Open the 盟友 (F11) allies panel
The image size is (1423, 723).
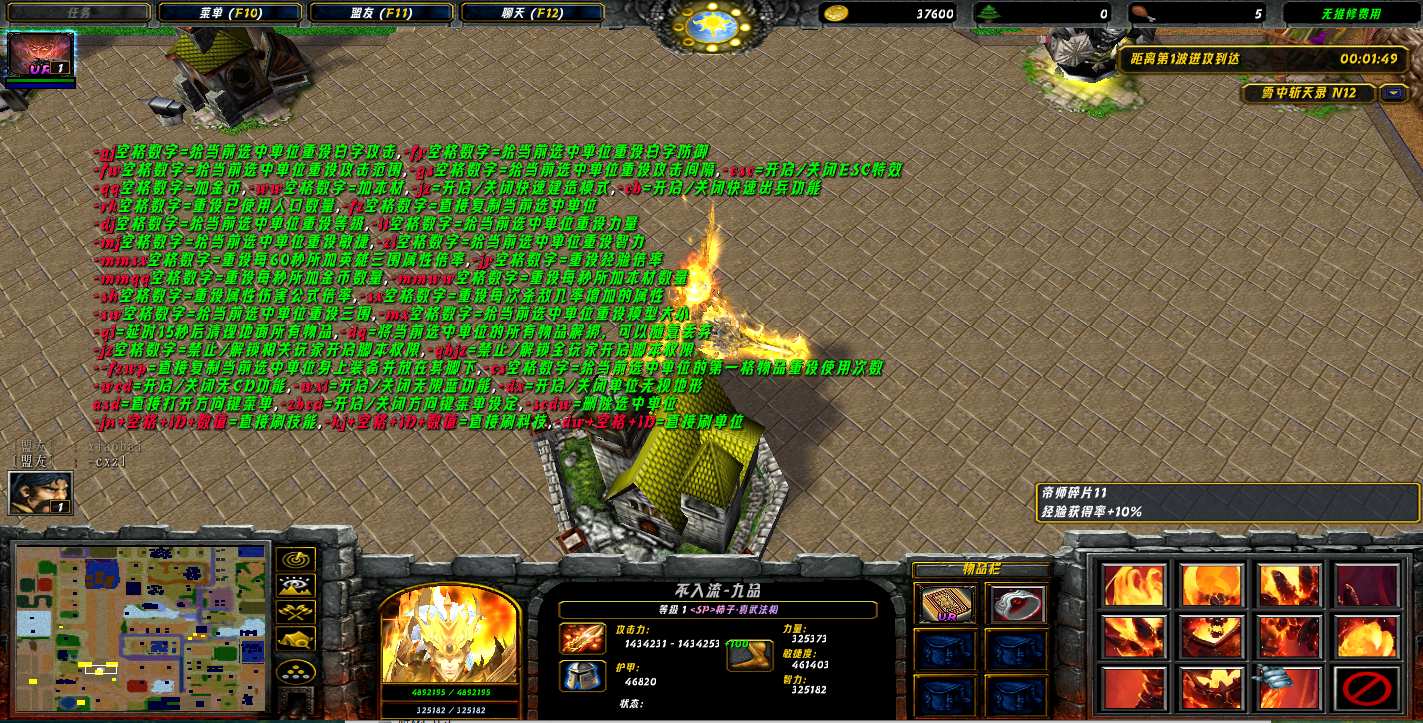pyautogui.click(x=381, y=13)
